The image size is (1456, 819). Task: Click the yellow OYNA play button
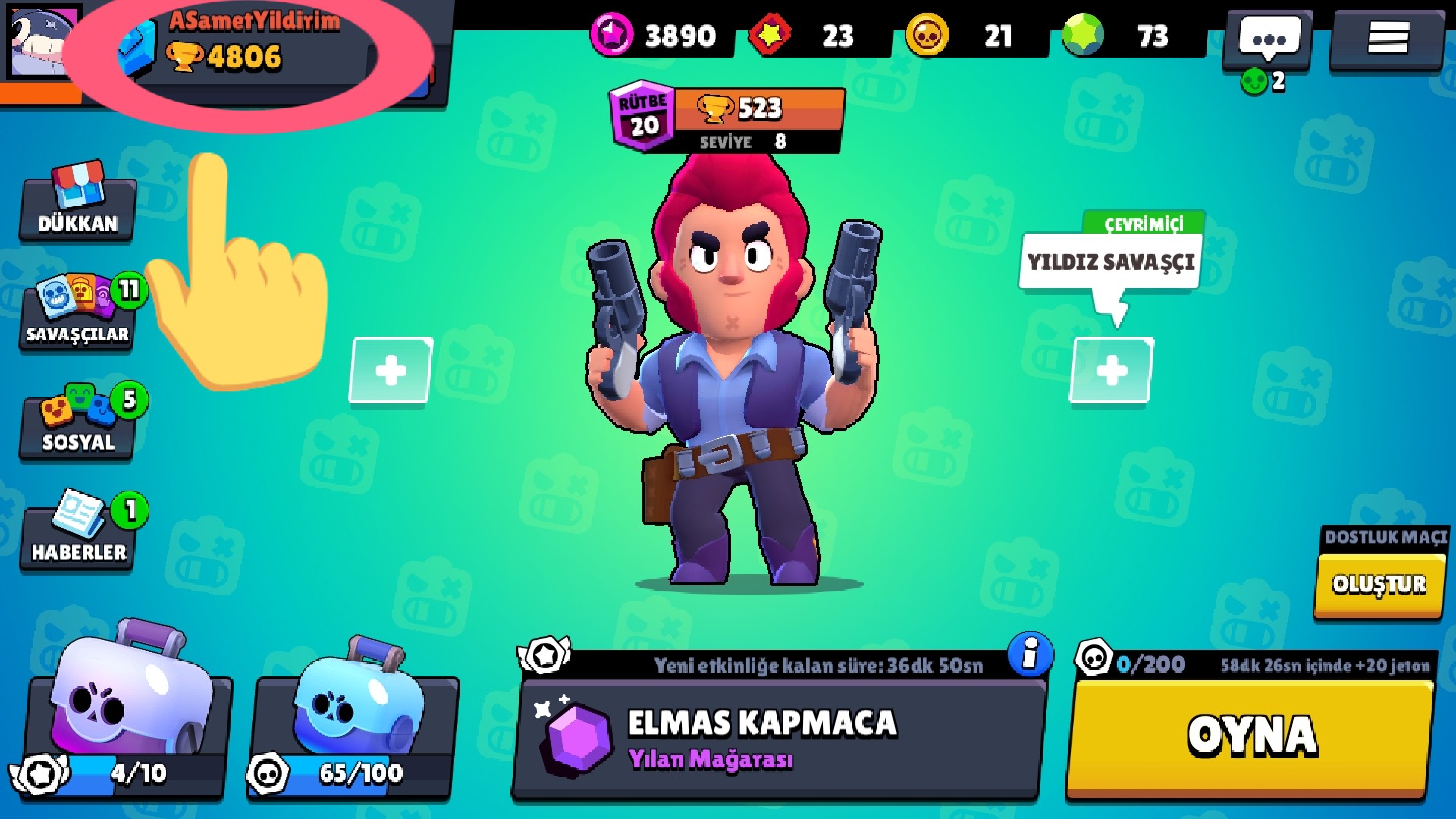tap(1250, 737)
